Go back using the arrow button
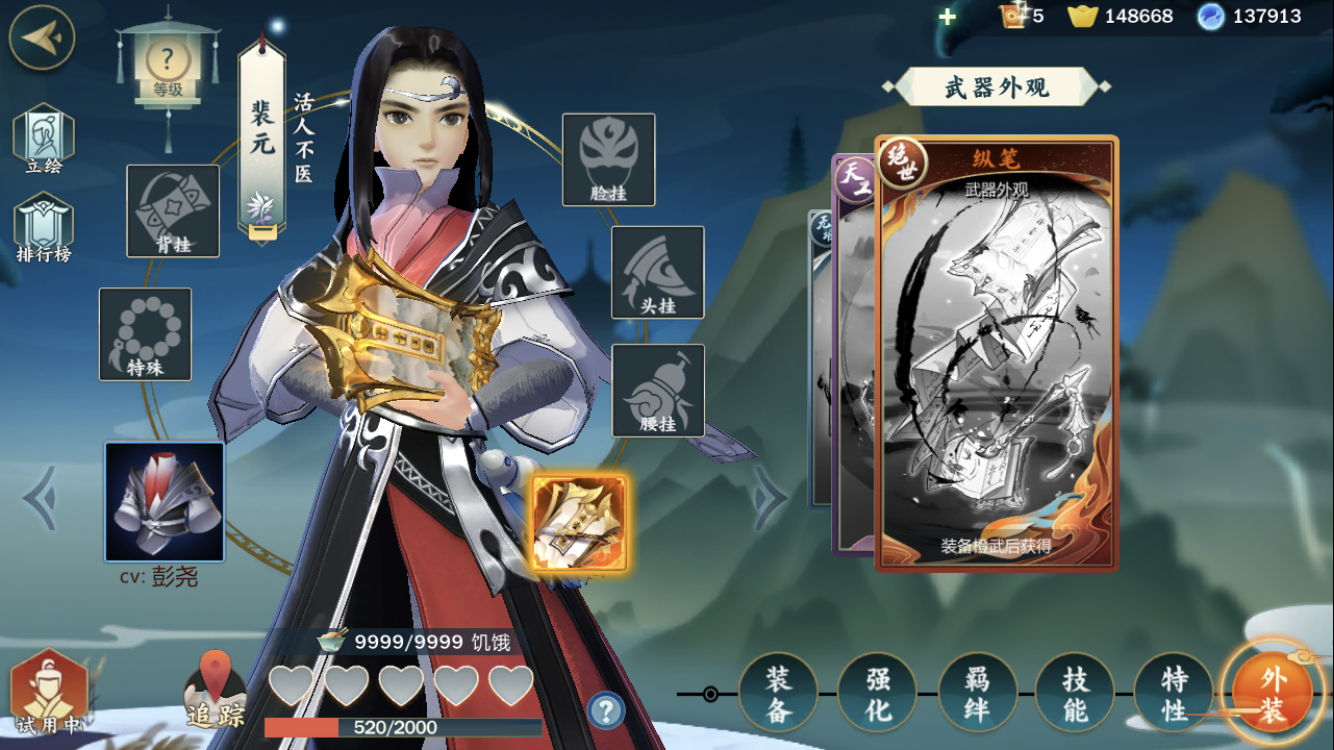The width and height of the screenshot is (1334, 750). pos(41,37)
